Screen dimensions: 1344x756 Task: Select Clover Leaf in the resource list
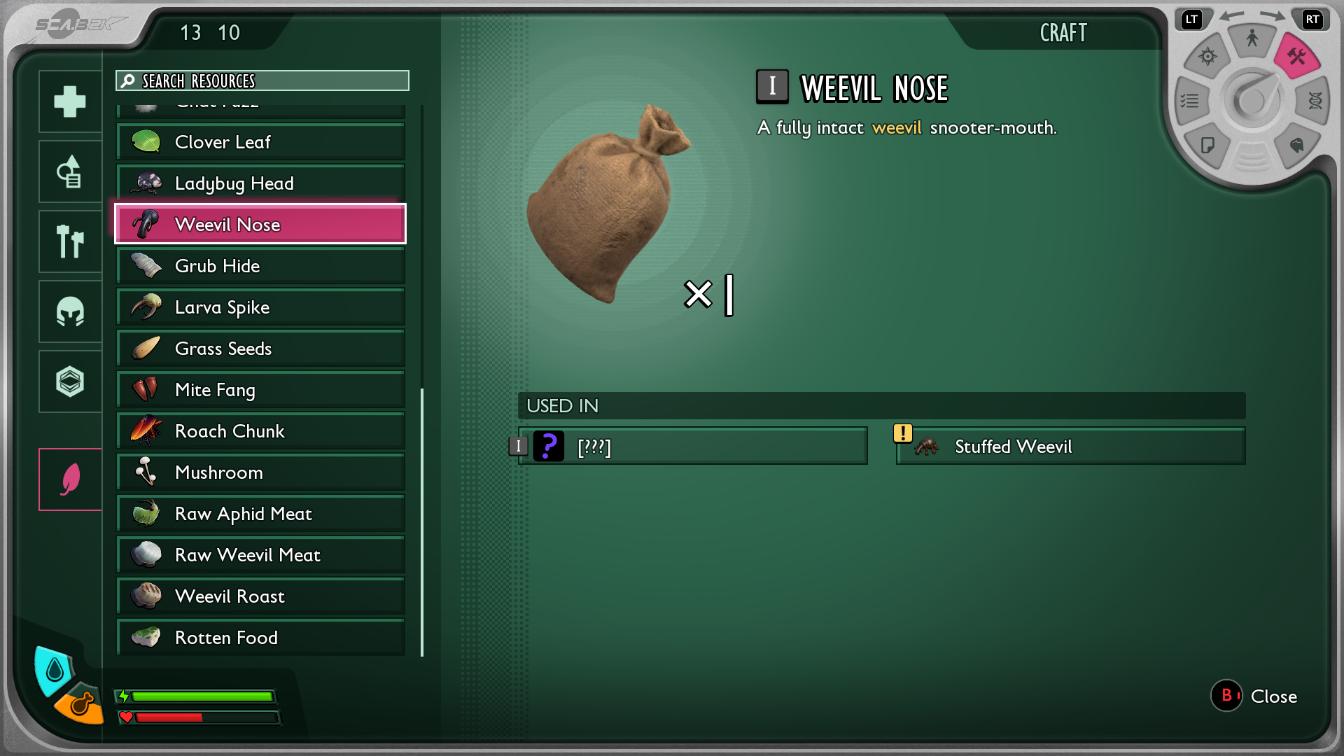pos(261,142)
